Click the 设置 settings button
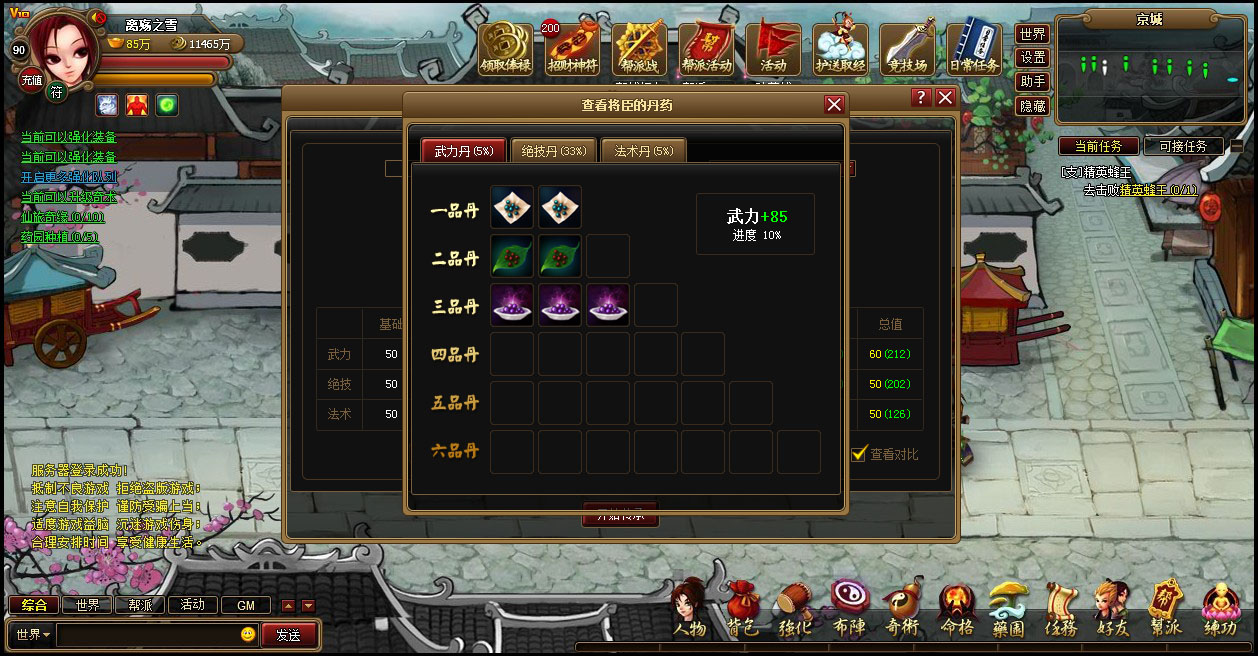 tap(1032, 58)
